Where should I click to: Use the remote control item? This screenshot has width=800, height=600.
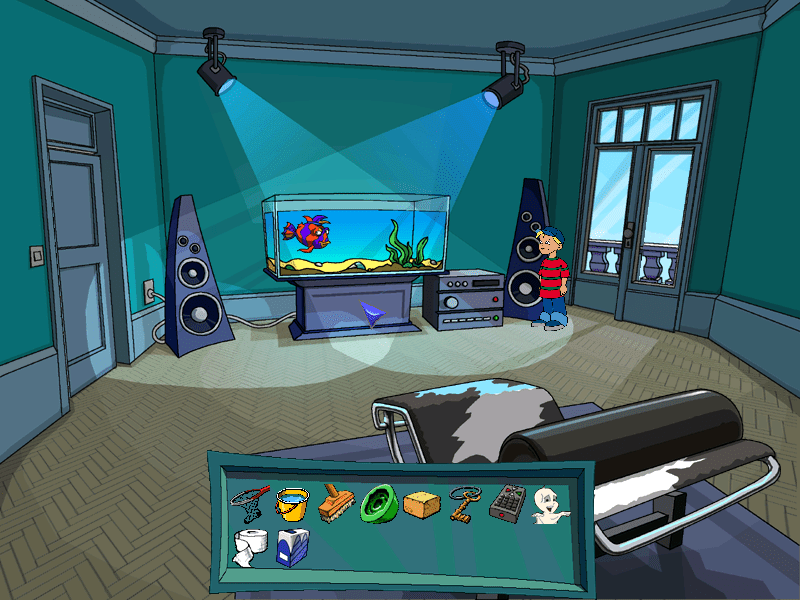point(506,503)
